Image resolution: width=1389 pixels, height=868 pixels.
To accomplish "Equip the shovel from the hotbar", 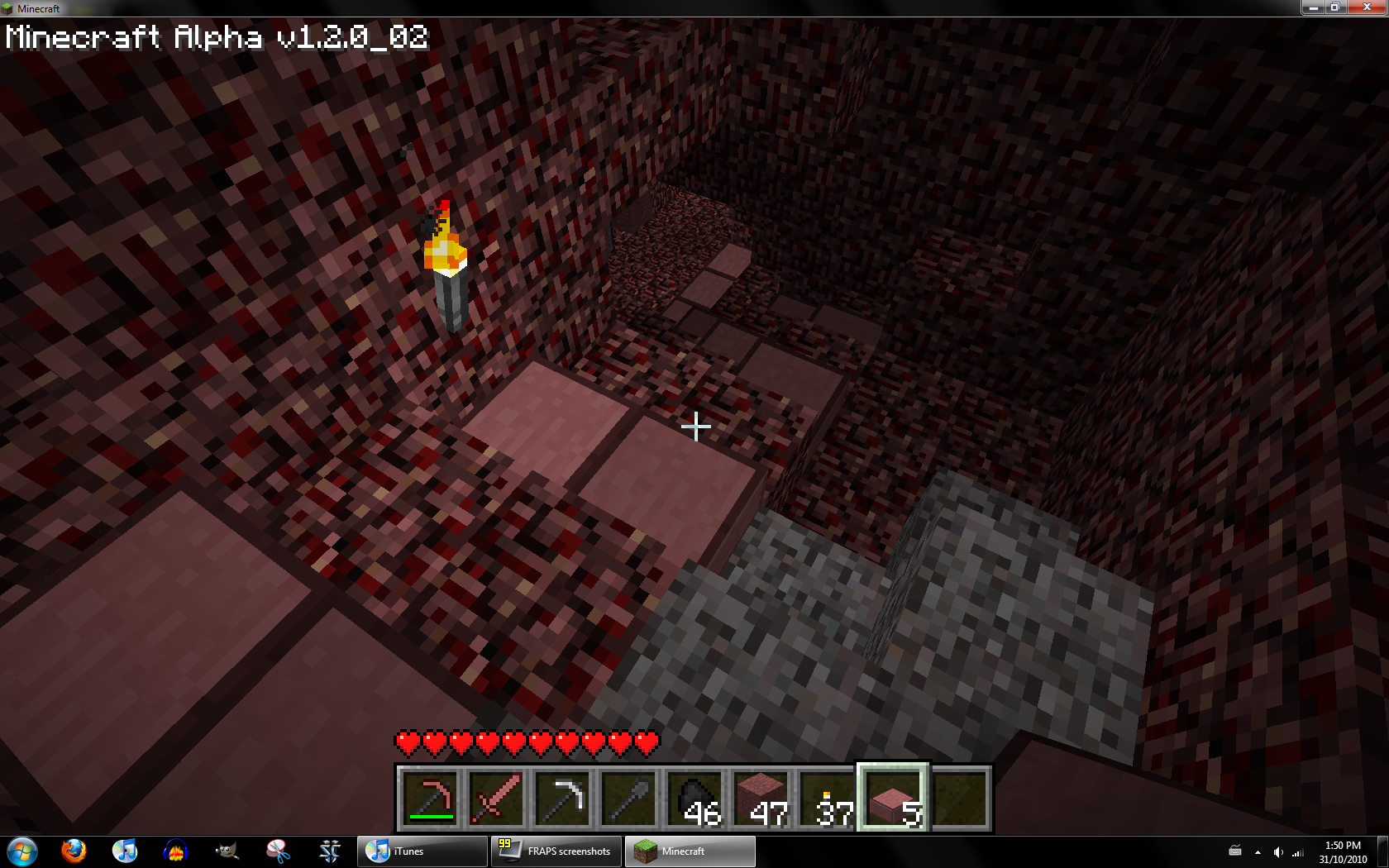I will (x=628, y=799).
